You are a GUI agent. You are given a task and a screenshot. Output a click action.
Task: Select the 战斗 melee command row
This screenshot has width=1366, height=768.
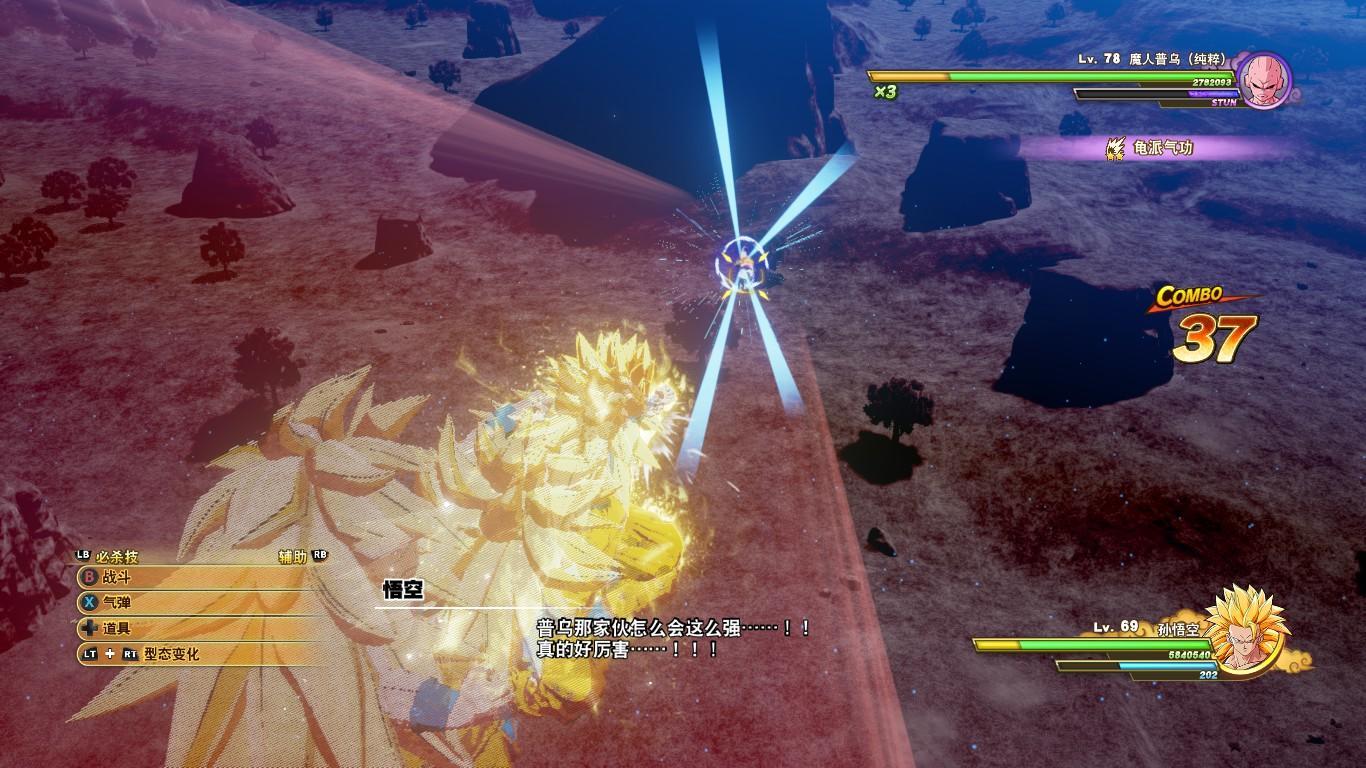[x=117, y=577]
